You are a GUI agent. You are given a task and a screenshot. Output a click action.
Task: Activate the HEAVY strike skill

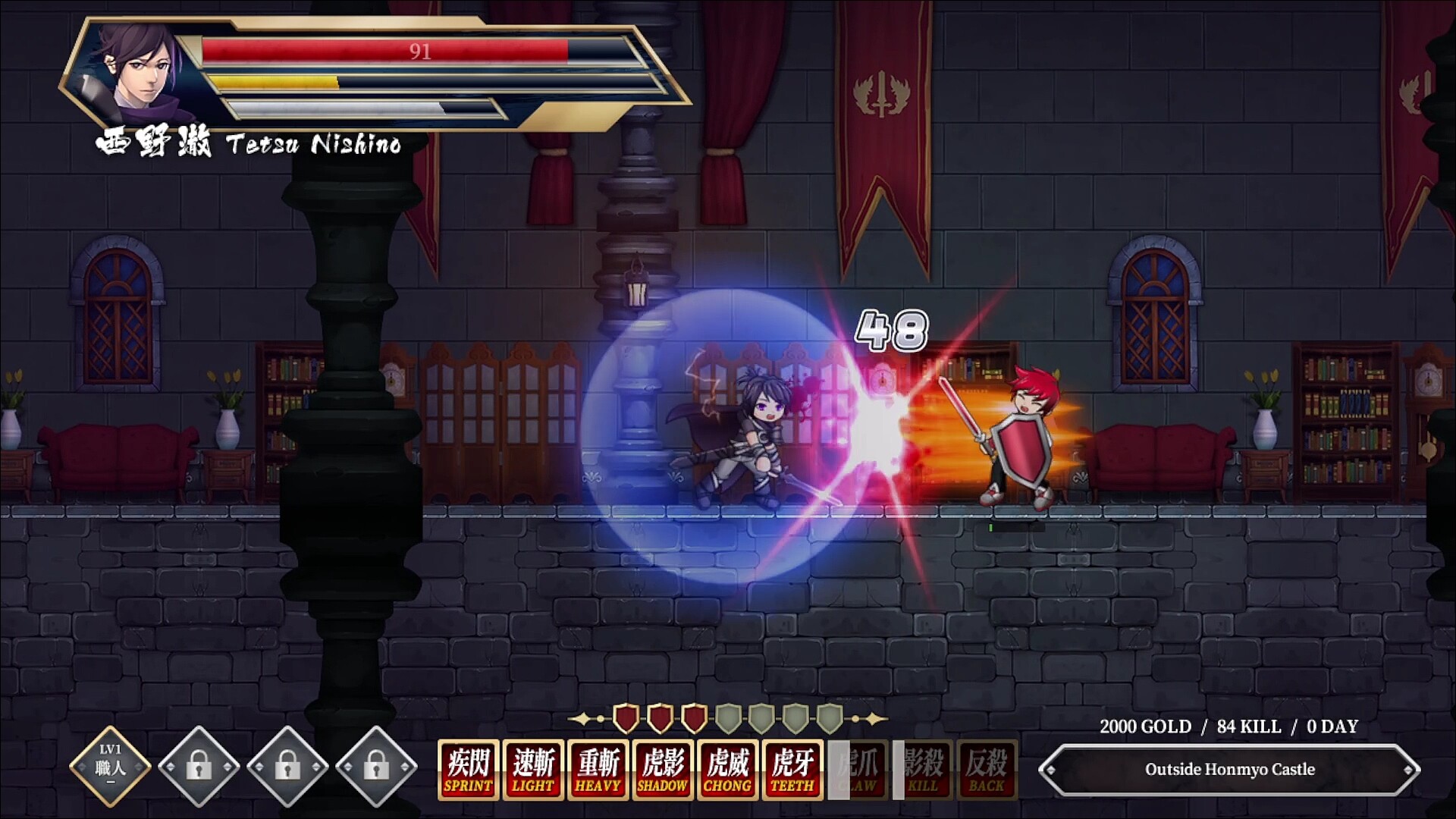pos(598,769)
